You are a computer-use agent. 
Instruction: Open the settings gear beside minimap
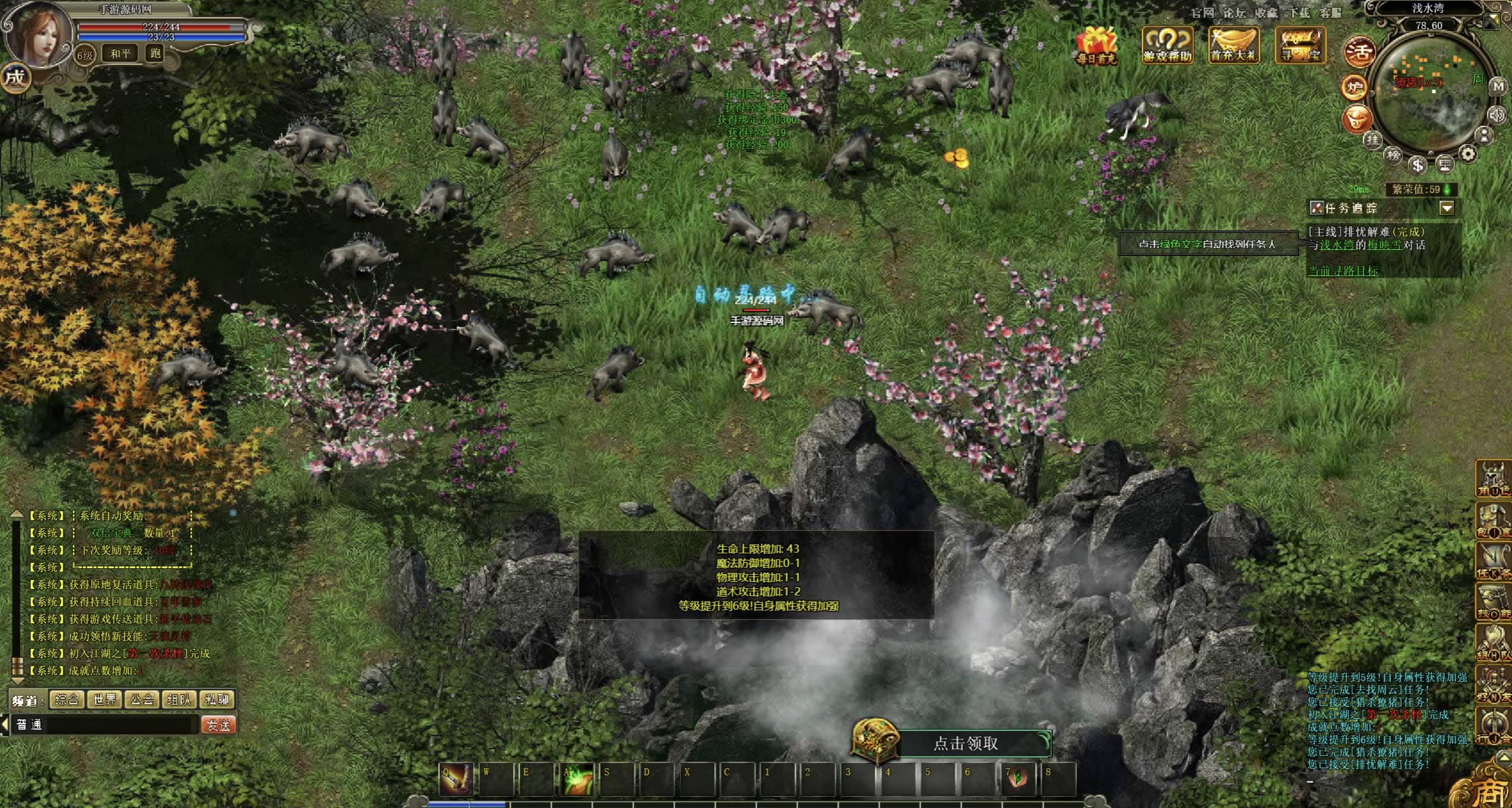1468,154
